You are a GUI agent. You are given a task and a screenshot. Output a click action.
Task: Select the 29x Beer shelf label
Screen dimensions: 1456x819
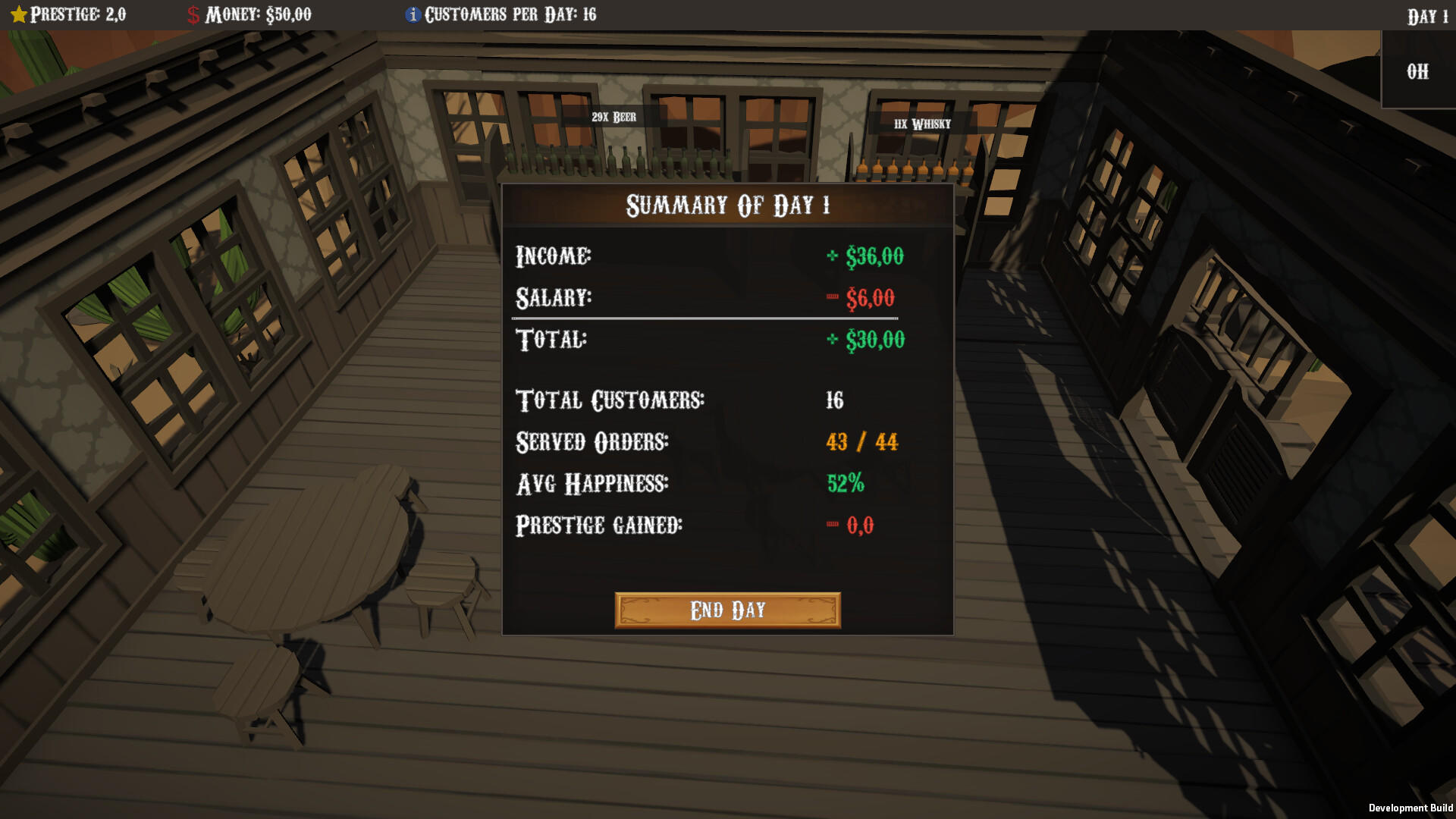613,118
